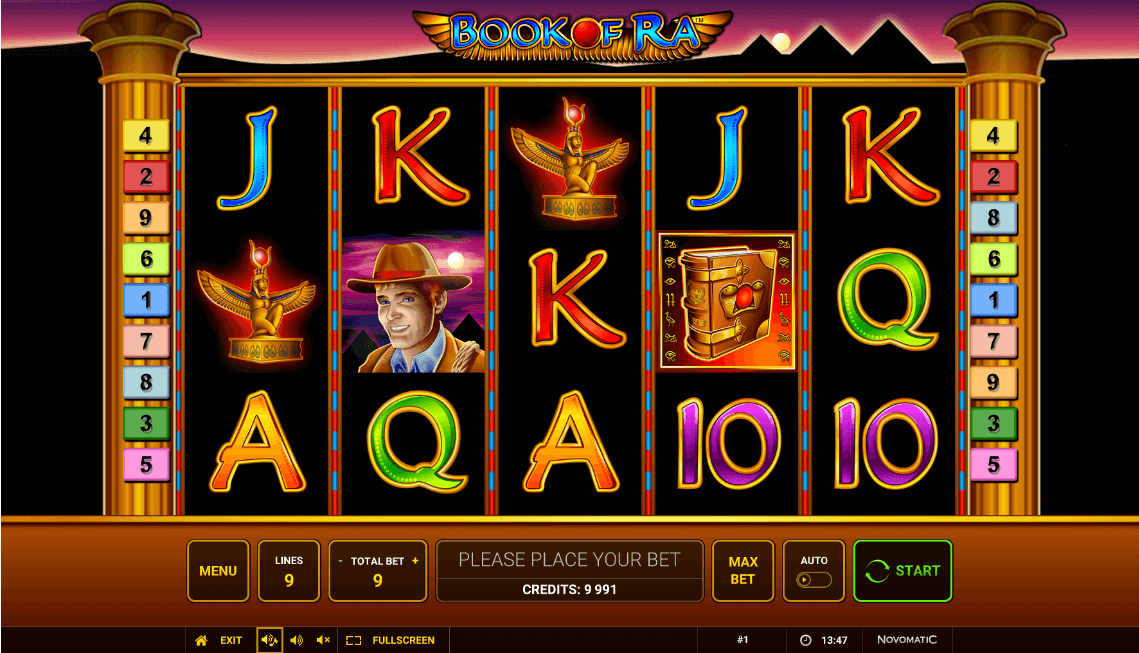Select payline 4 tag on left pillar

146,136
